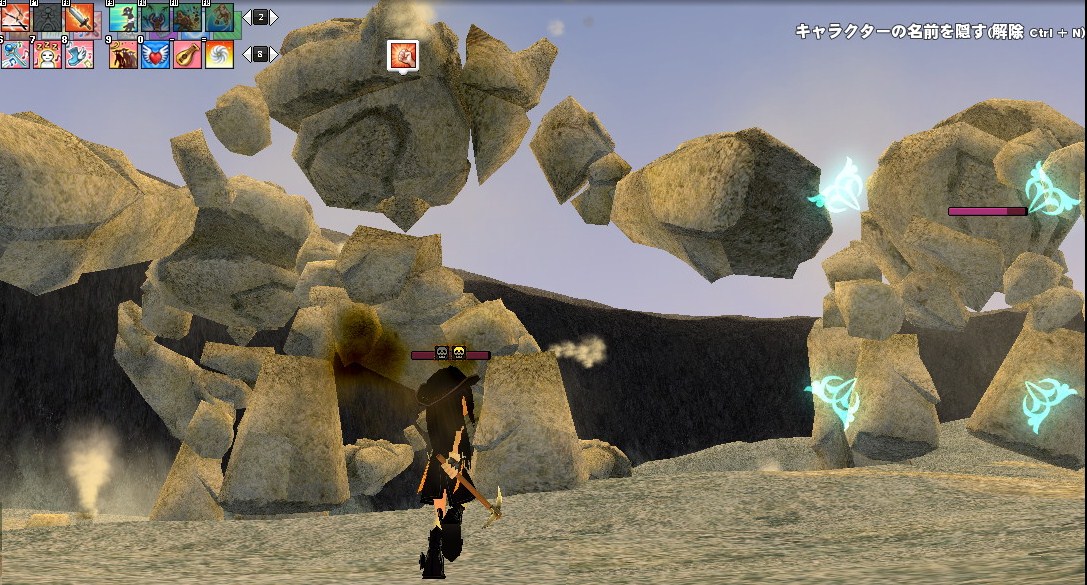Select the dark stone face skill slot
Screen dimensions: 1087x585
click(x=47, y=17)
